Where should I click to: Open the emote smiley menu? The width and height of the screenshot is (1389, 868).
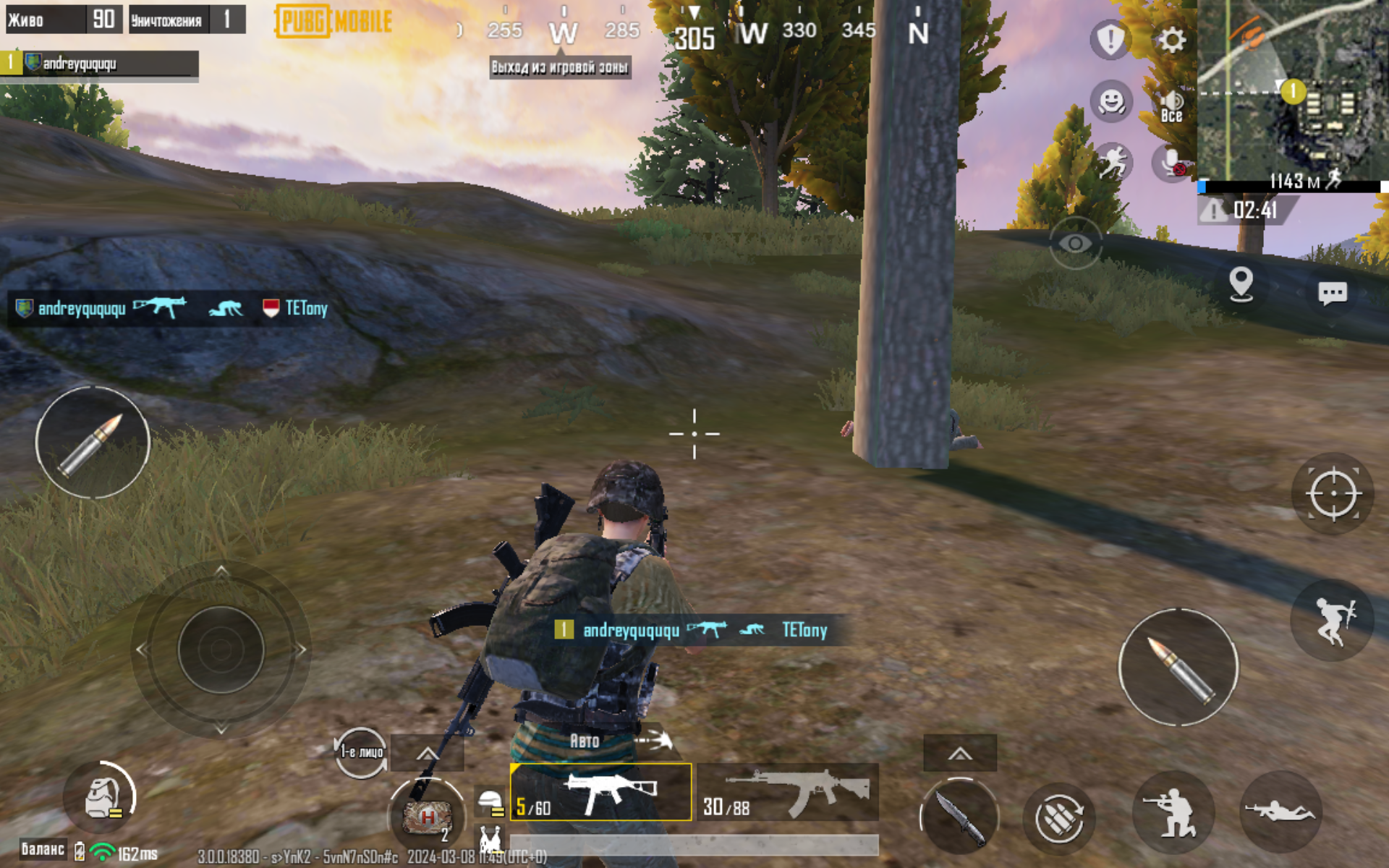[1111, 101]
